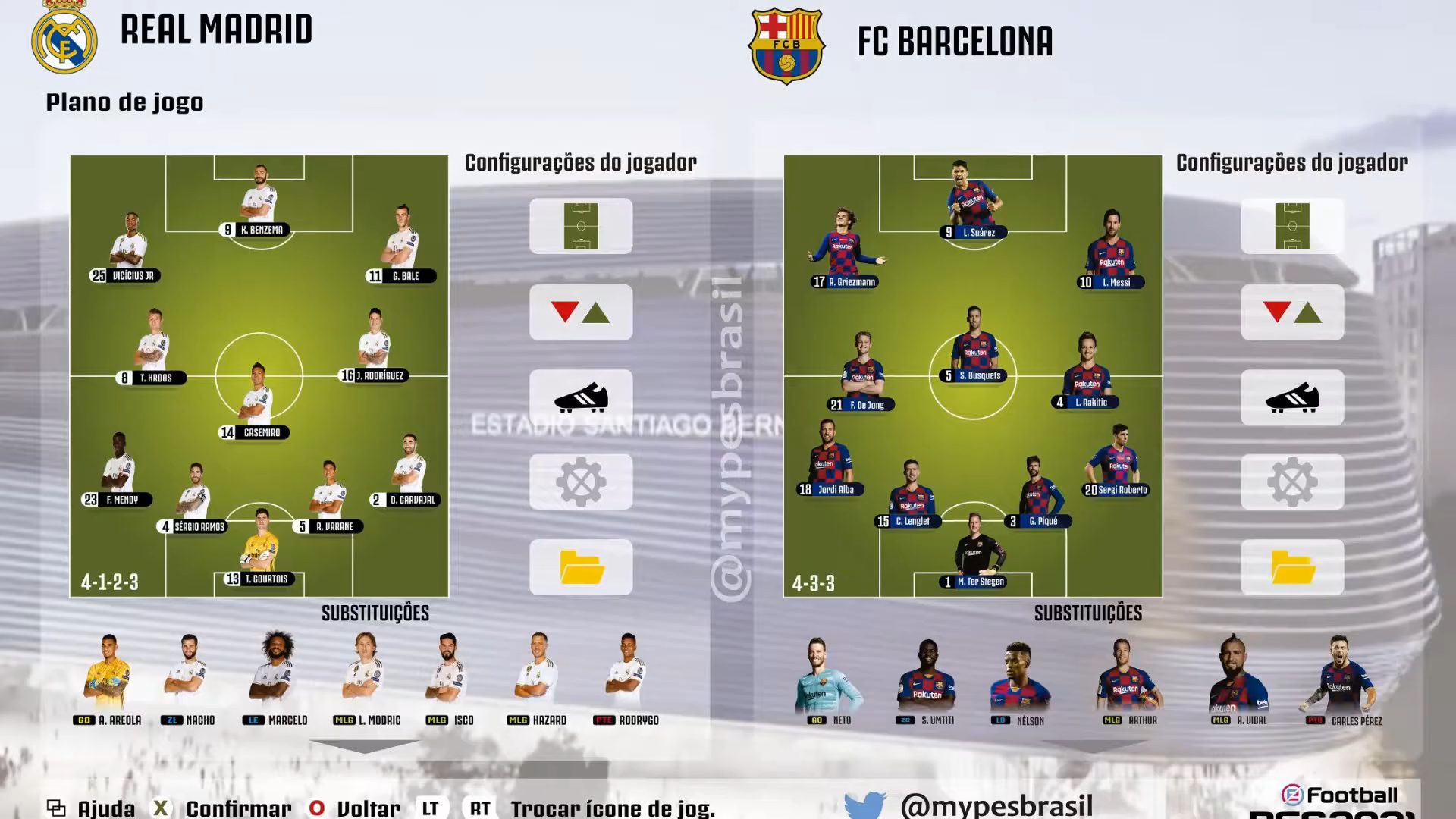Choose Barcelona's football boot settings
The image size is (1456, 819).
1292,397
